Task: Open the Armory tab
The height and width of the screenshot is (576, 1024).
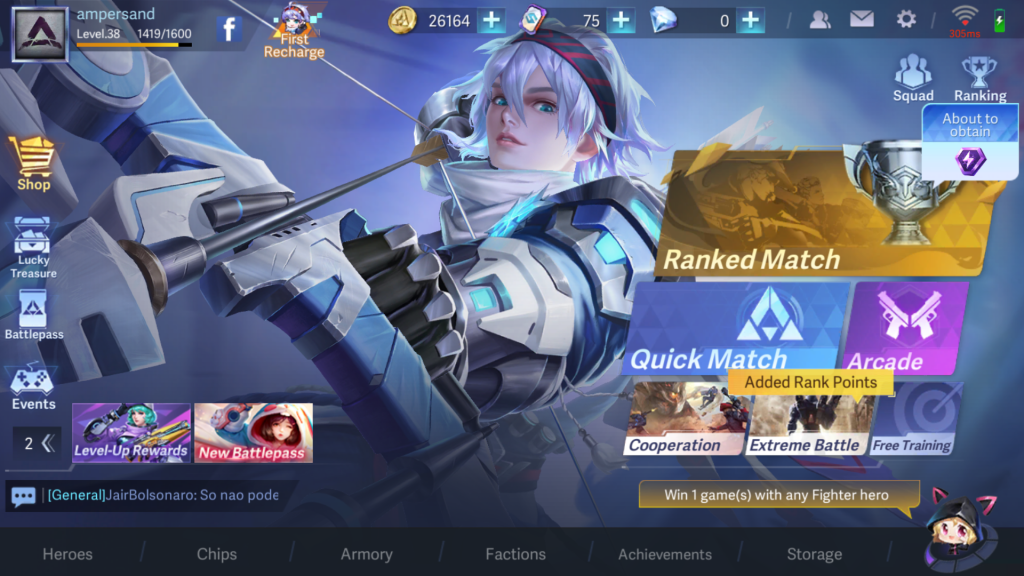Action: (366, 554)
